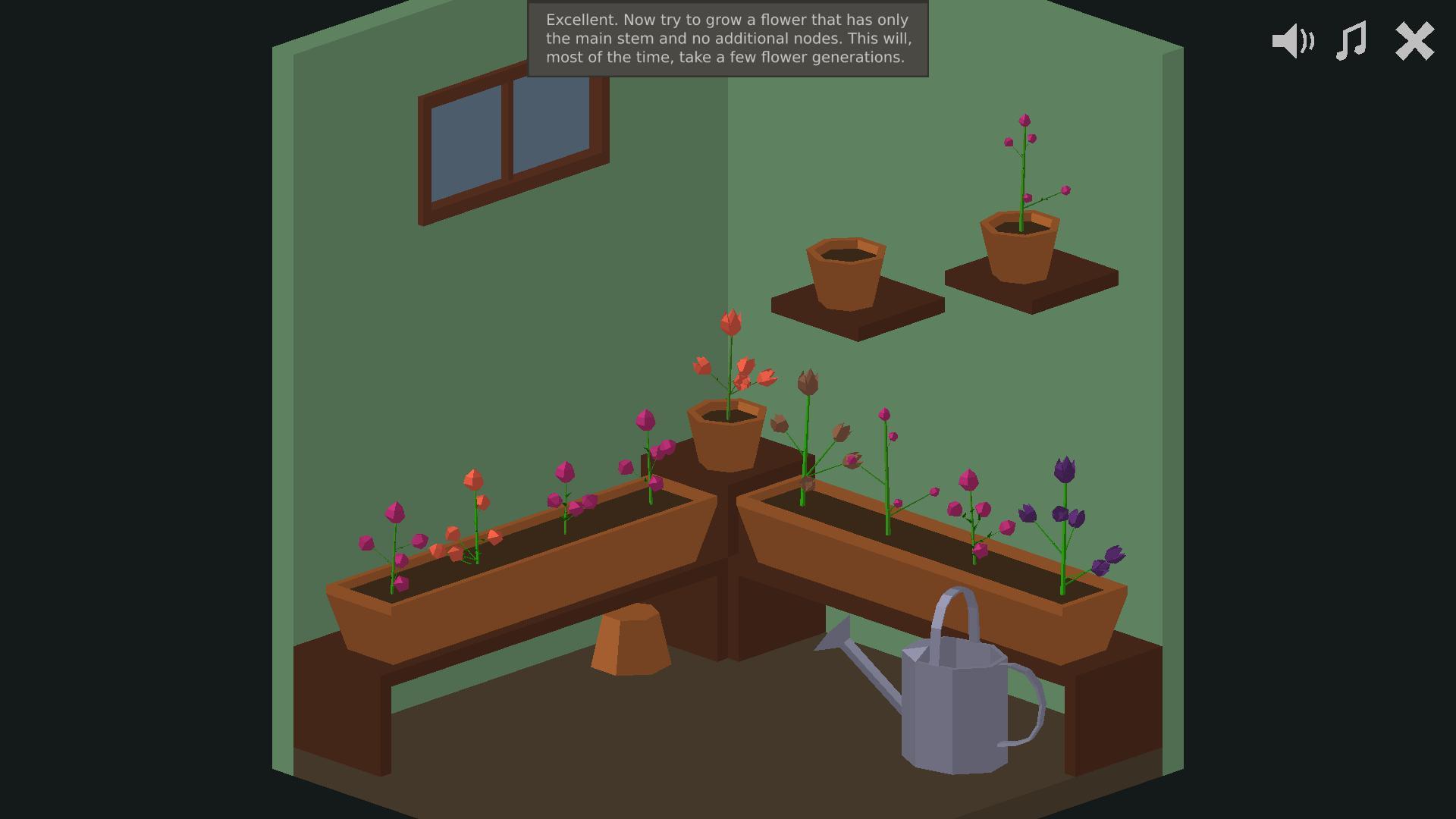Select the potted pink flower on the right shelf

click(1025, 167)
